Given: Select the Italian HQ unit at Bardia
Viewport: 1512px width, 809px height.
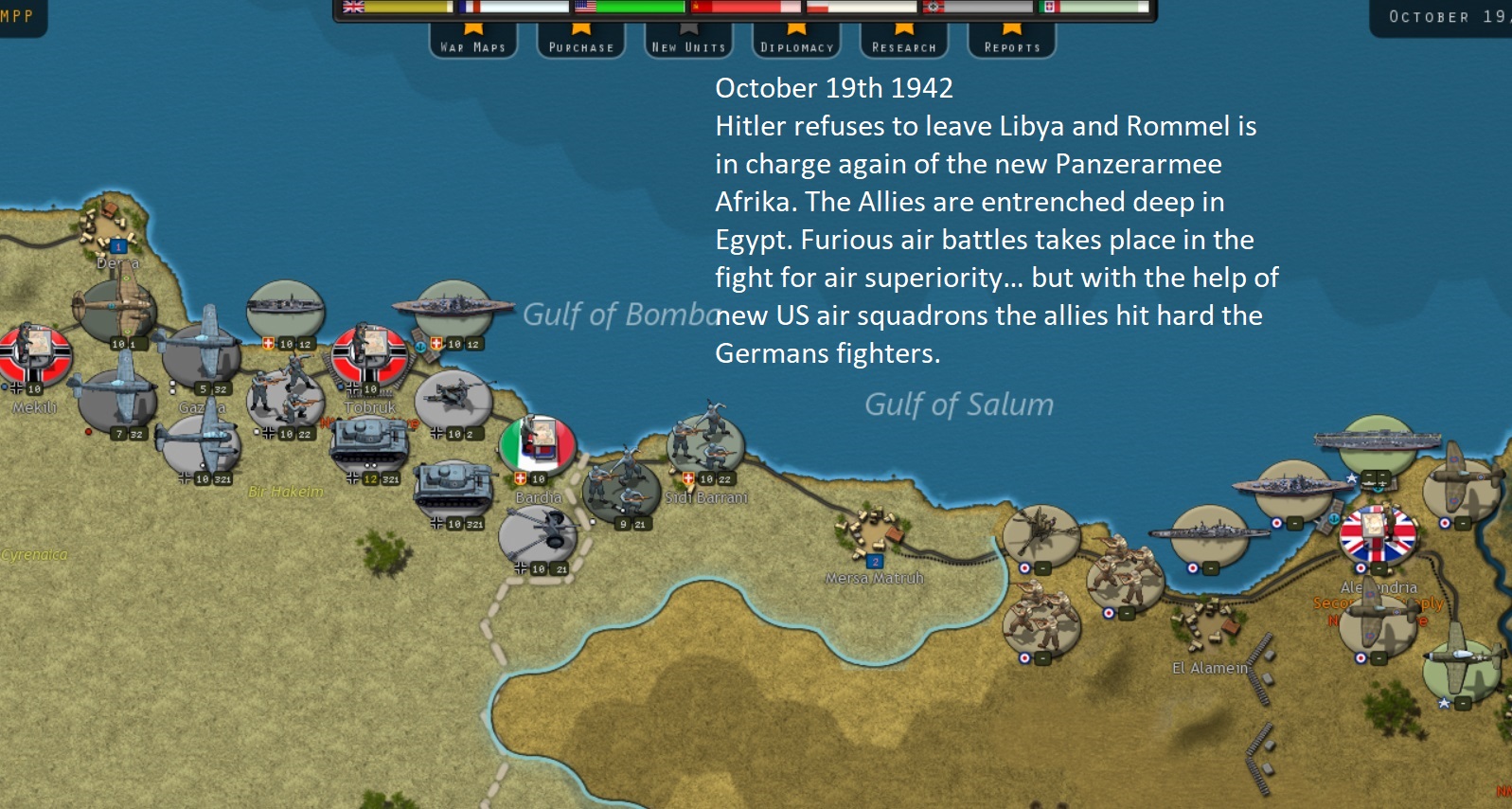Looking at the screenshot, I should [x=538, y=443].
